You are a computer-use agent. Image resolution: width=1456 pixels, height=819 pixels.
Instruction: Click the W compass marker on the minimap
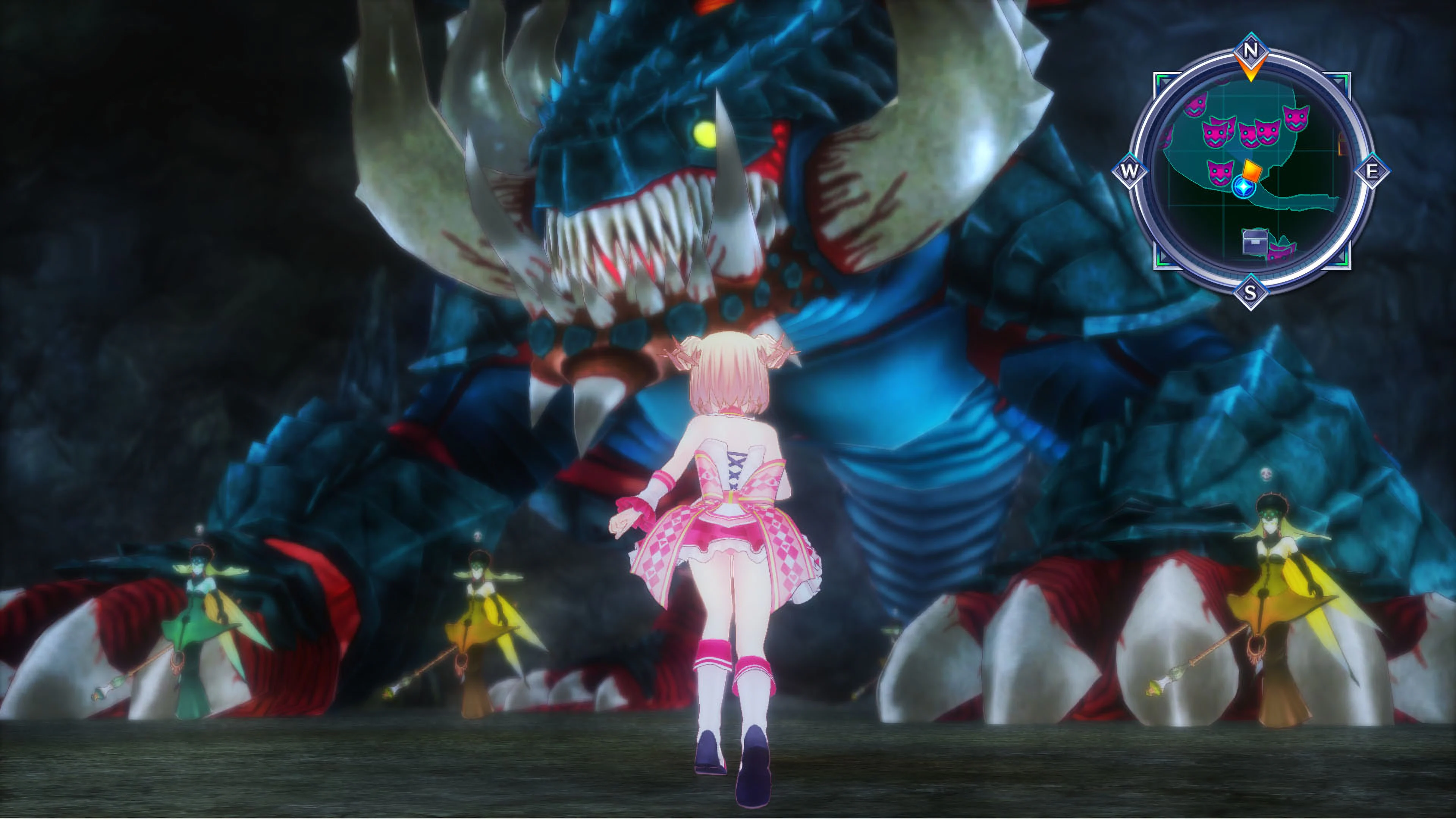tap(1129, 171)
